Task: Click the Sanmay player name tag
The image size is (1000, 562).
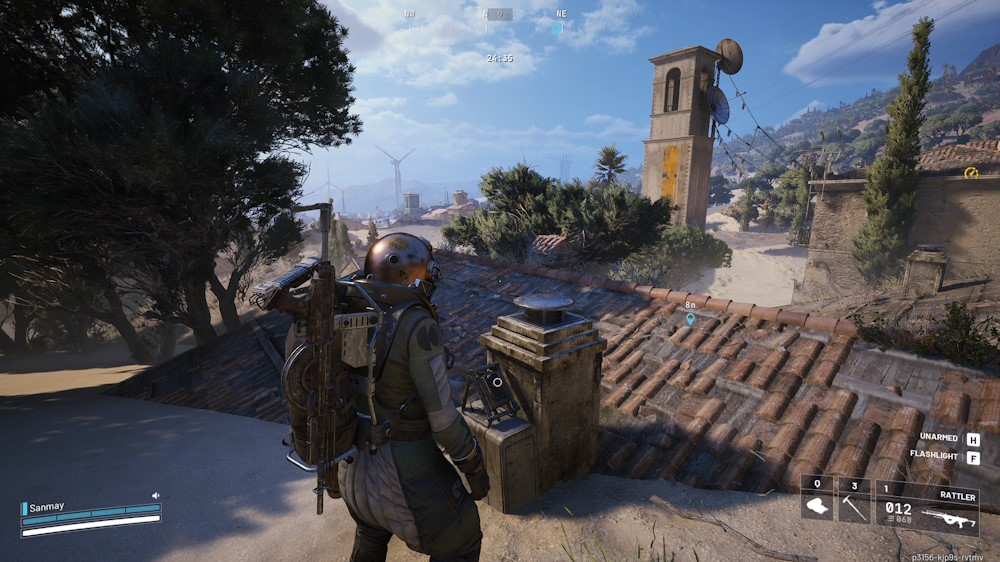Action: 47,507
